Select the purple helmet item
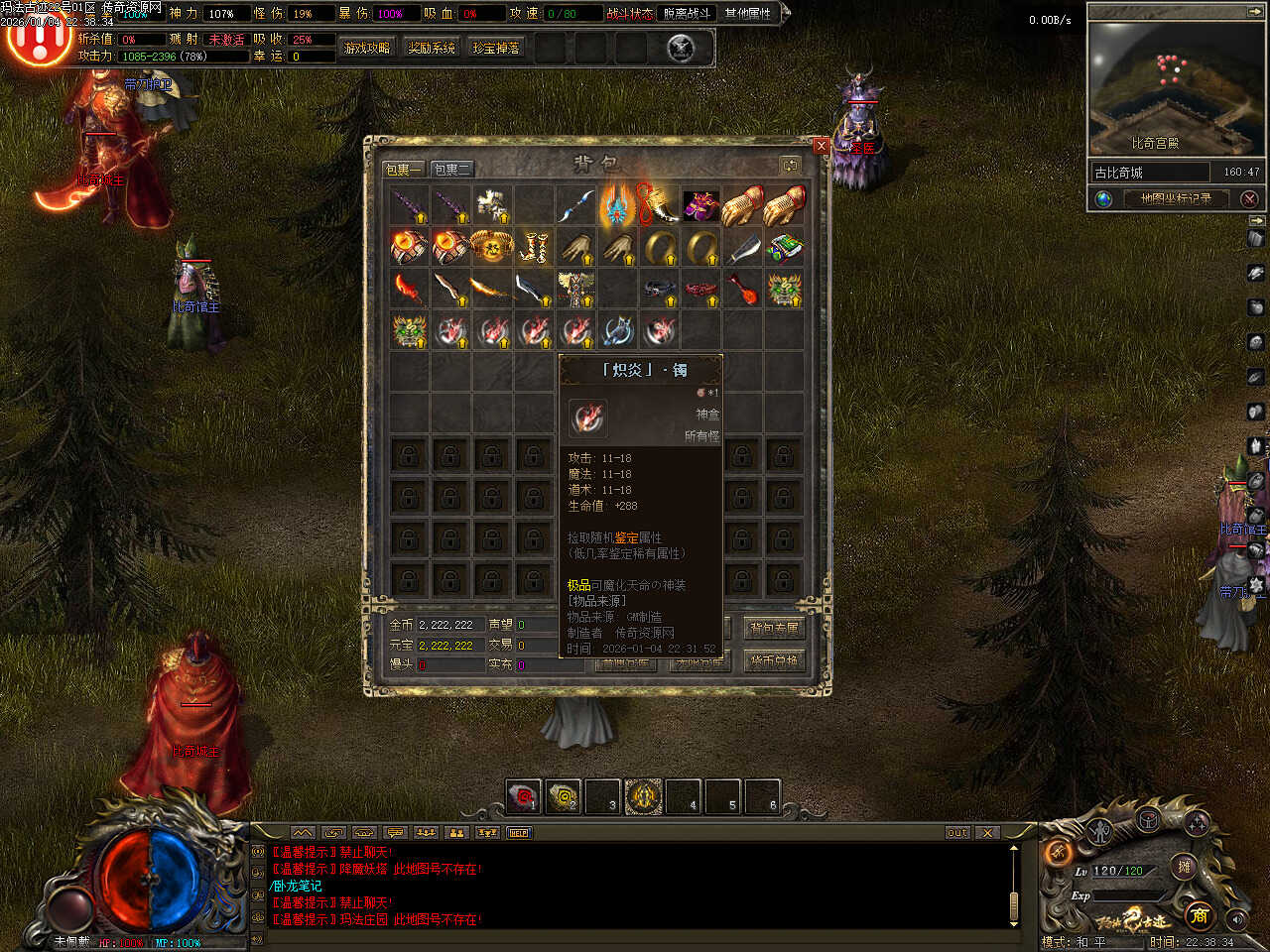Viewport: 1270px width, 952px height. click(700, 205)
